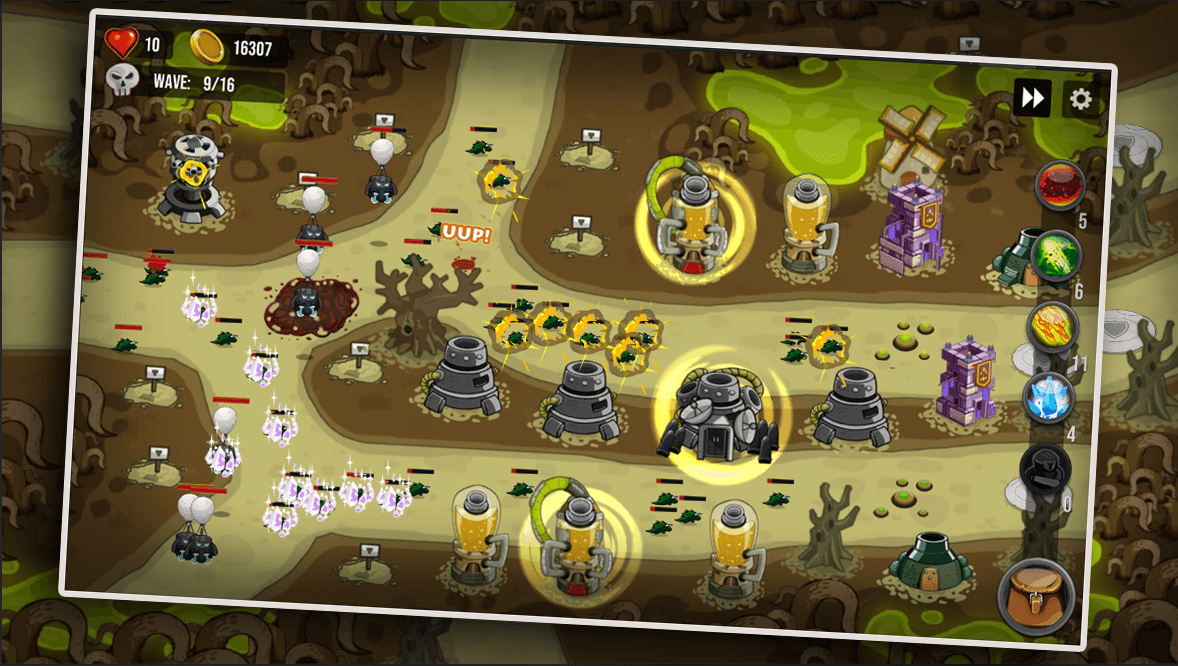The width and height of the screenshot is (1178, 666).
Task: Cast the yellow fire strike ability
Action: click(1052, 327)
